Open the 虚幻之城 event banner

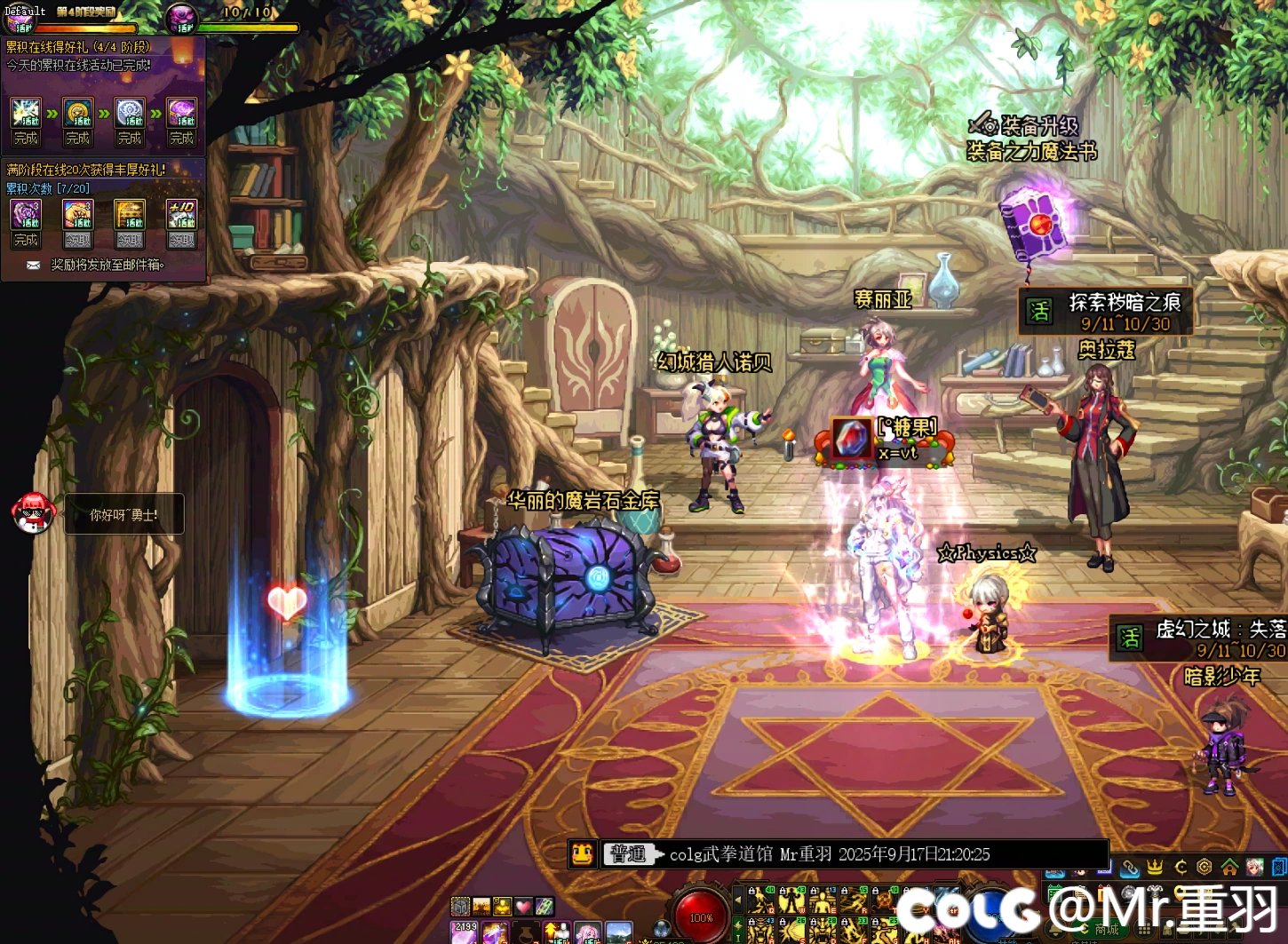pyautogui.click(x=1199, y=639)
